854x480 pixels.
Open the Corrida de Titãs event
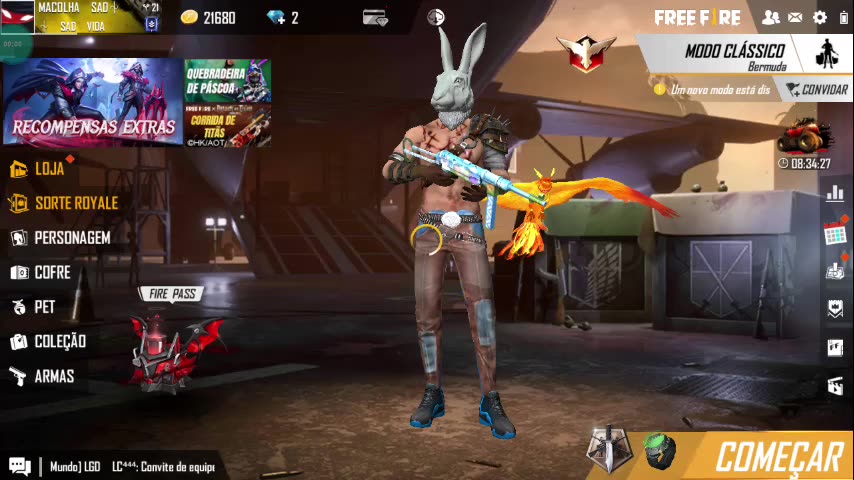227,126
